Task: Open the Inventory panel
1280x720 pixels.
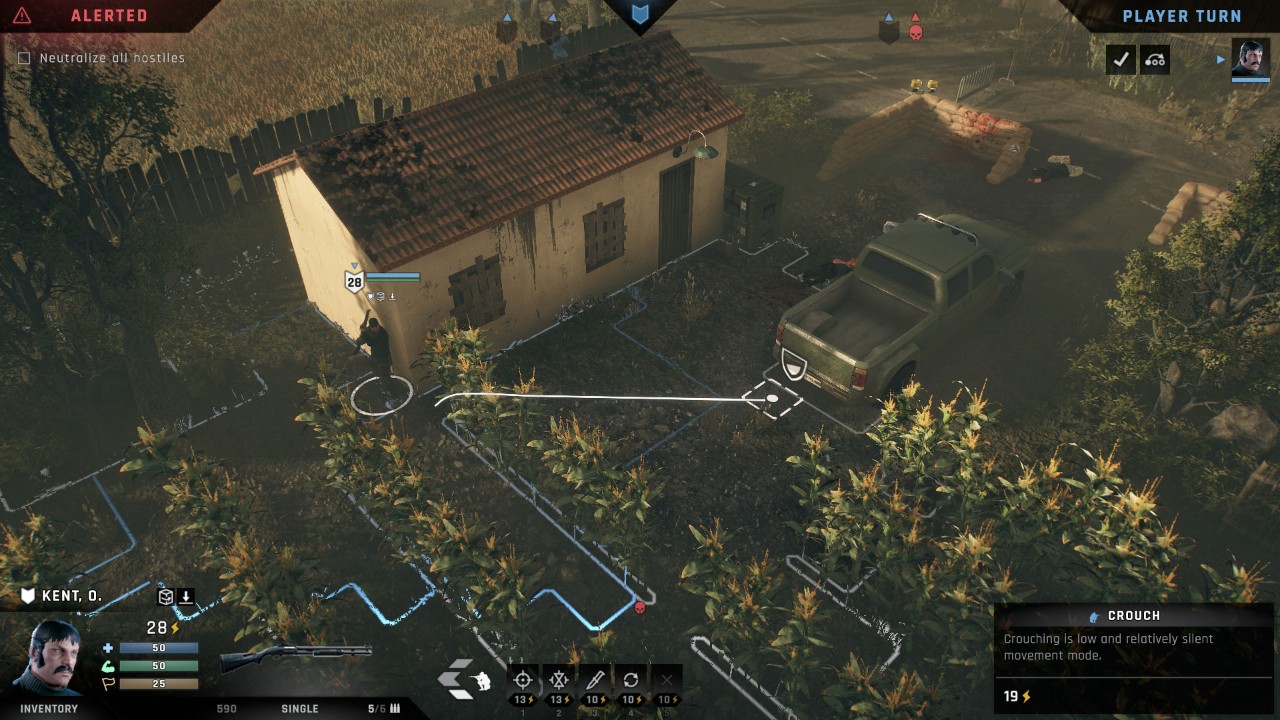Action: 49,709
